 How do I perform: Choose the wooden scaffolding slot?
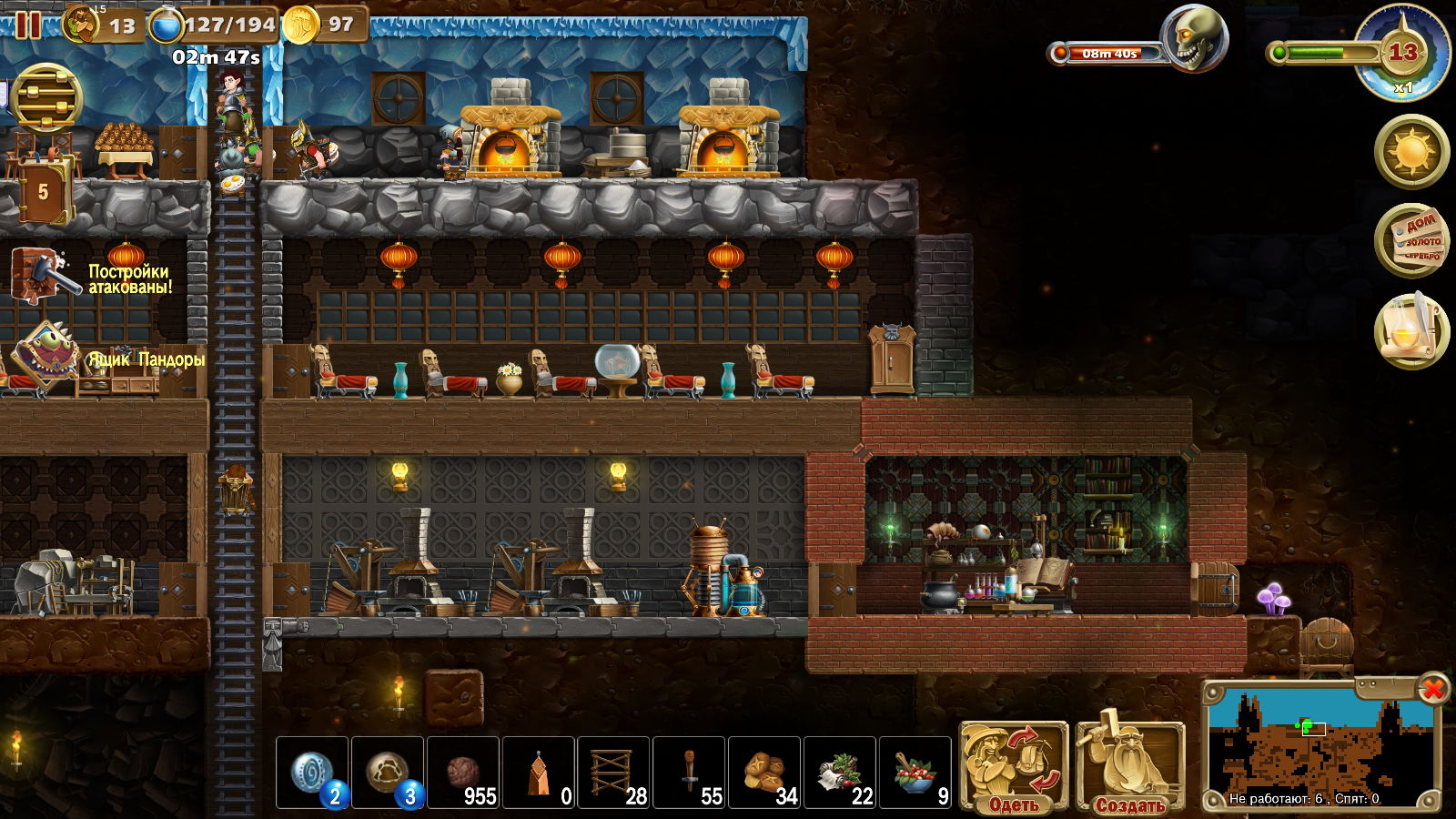point(613,773)
